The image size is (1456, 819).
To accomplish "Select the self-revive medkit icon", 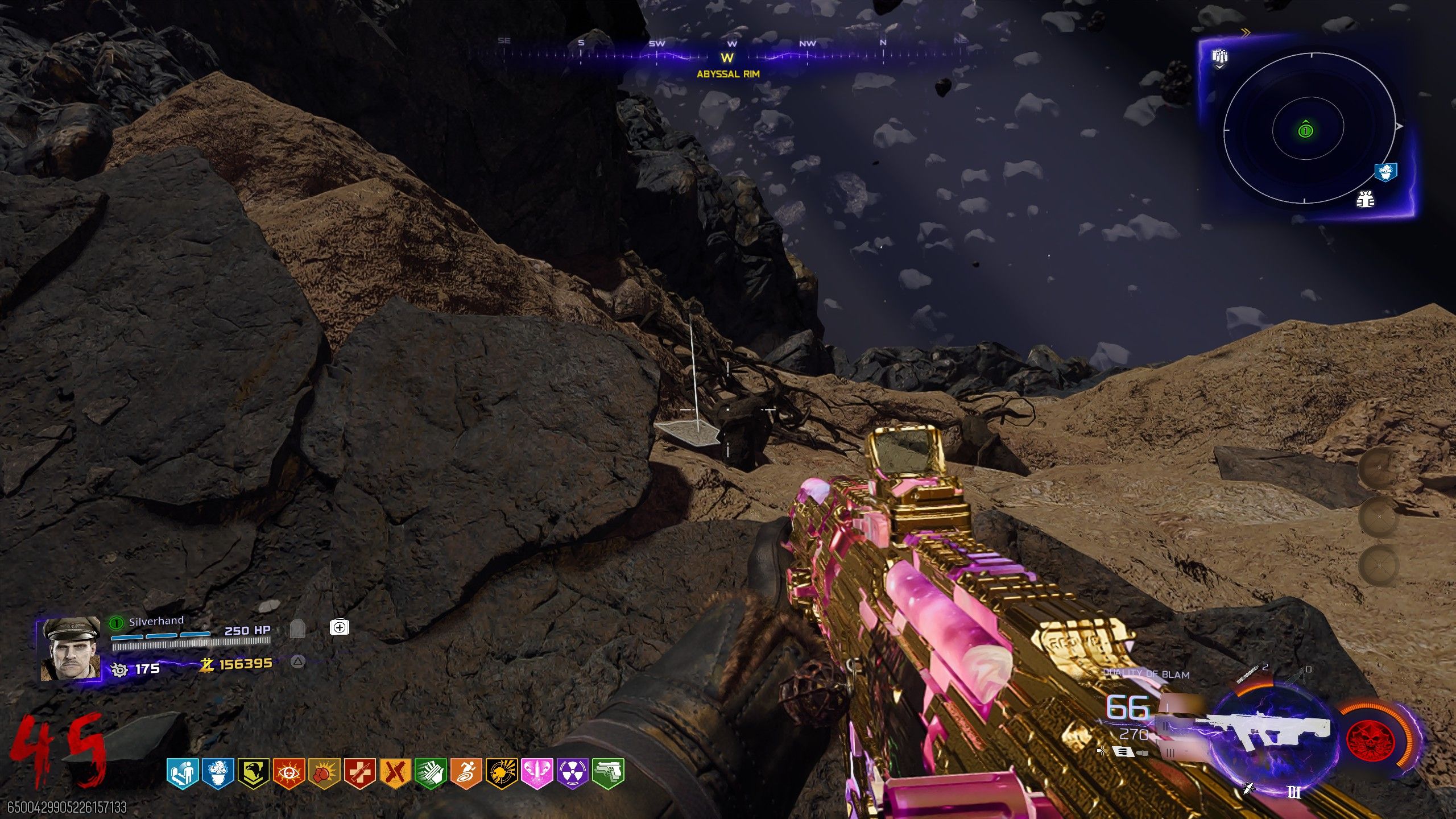I will click(339, 627).
